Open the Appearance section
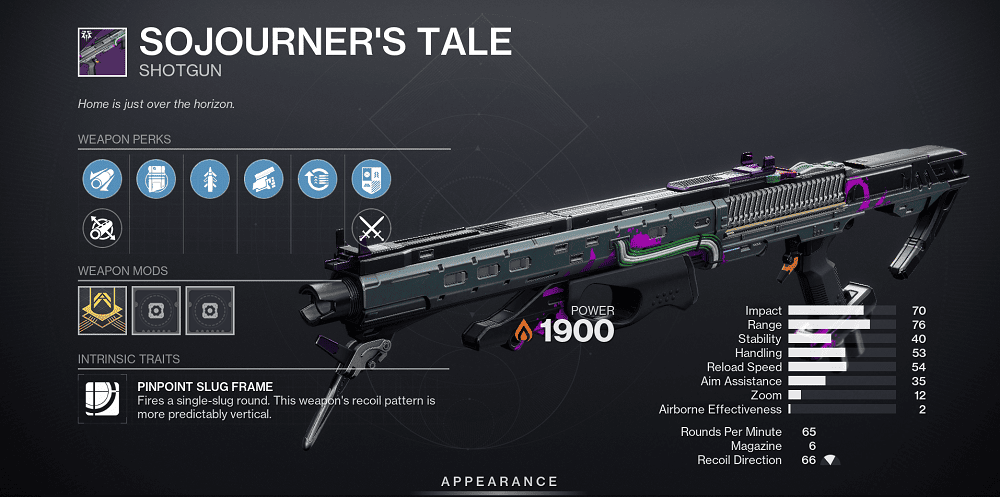The height and width of the screenshot is (497, 1000). coord(500,481)
